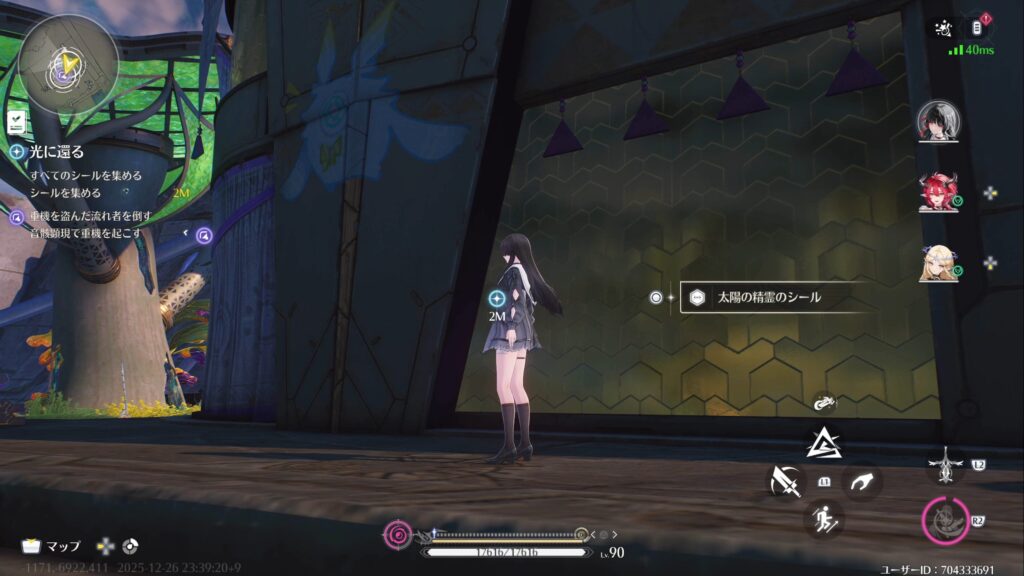Summon the motorcycle vehicle icon
The image size is (1024, 576).
pos(824,404)
